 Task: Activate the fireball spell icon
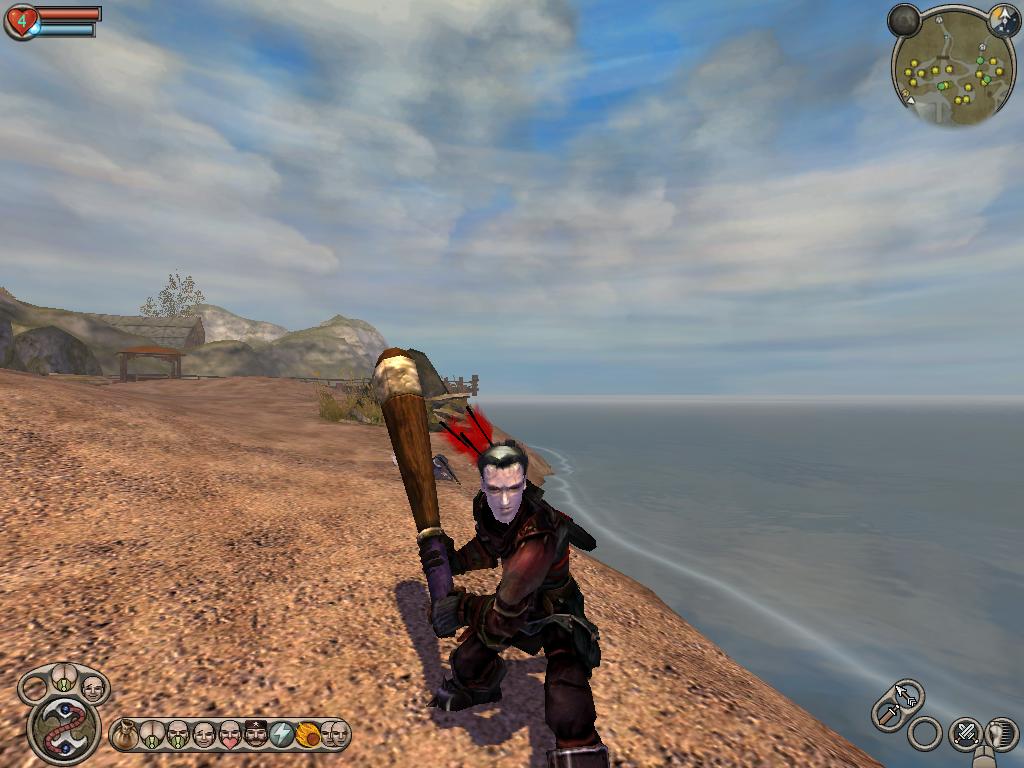308,735
